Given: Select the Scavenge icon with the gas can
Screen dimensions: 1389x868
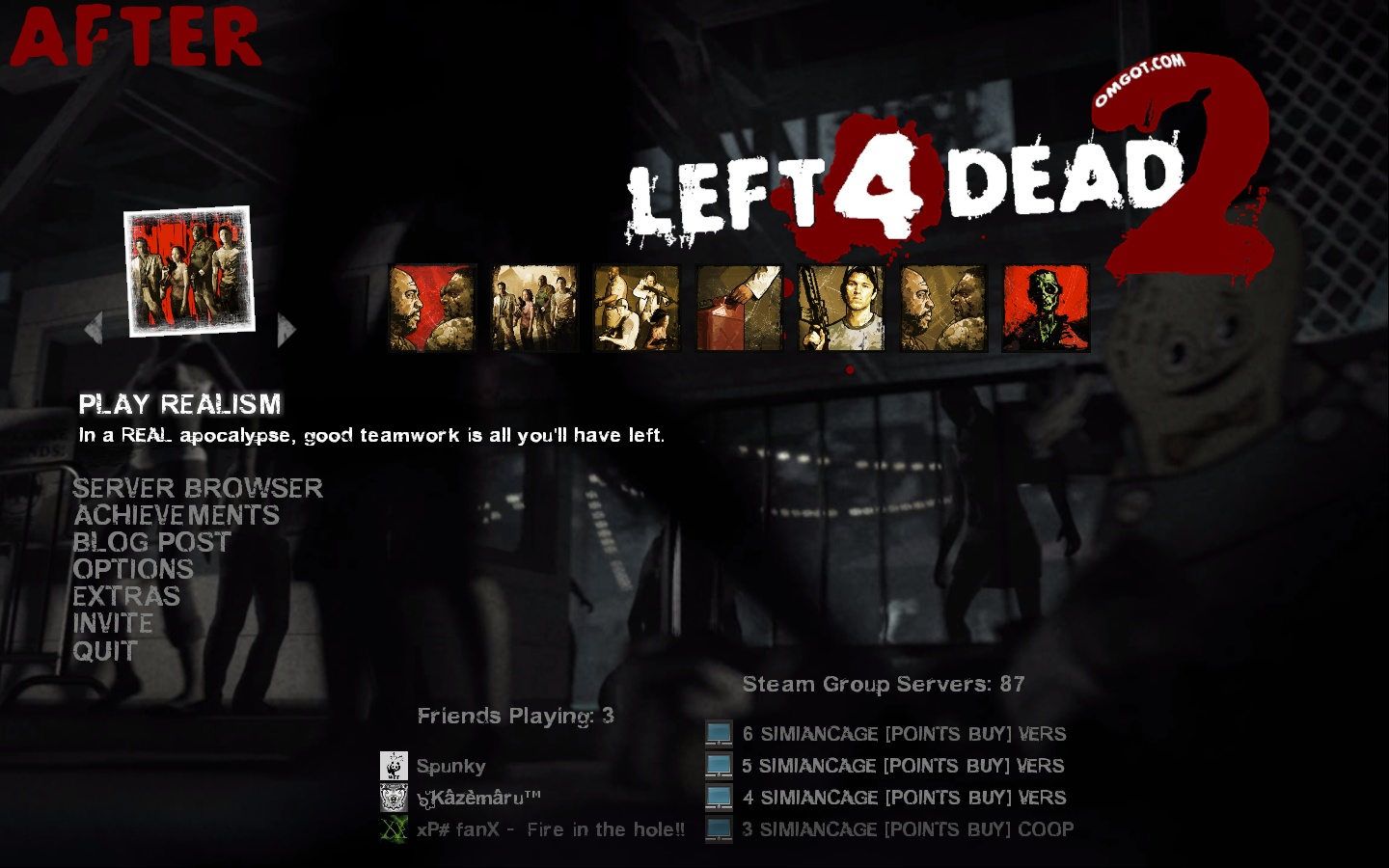Looking at the screenshot, I should coord(739,308).
